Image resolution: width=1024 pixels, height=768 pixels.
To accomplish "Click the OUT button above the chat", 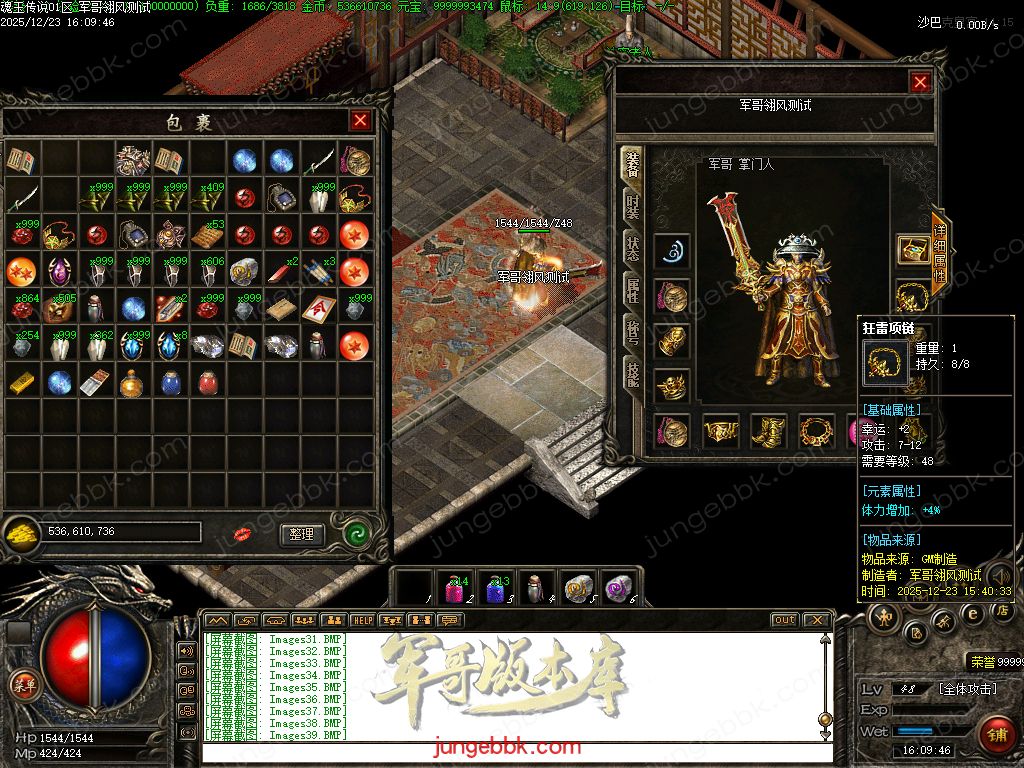I will (785, 620).
